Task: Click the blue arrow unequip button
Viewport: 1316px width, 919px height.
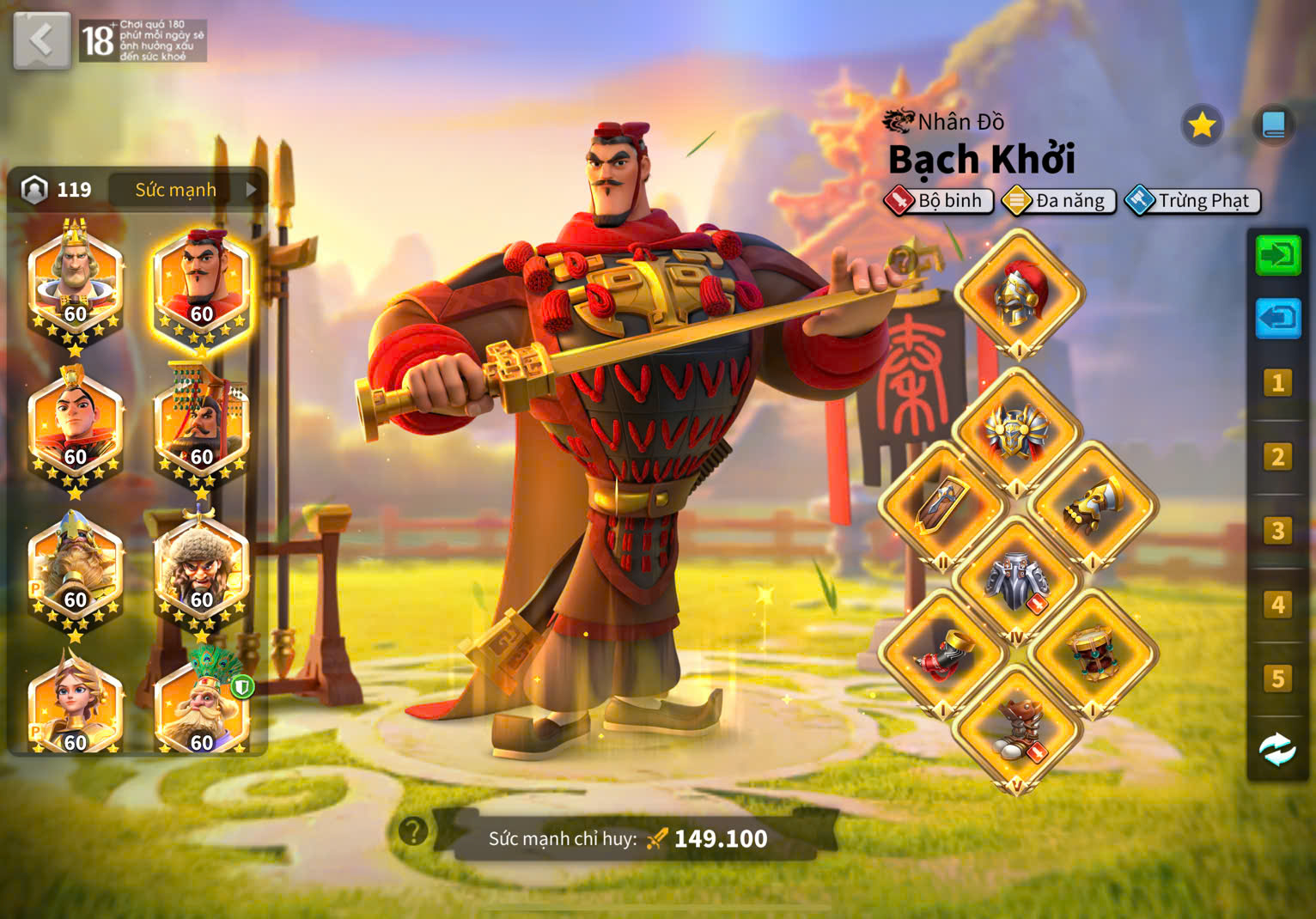Action: coord(1278,319)
